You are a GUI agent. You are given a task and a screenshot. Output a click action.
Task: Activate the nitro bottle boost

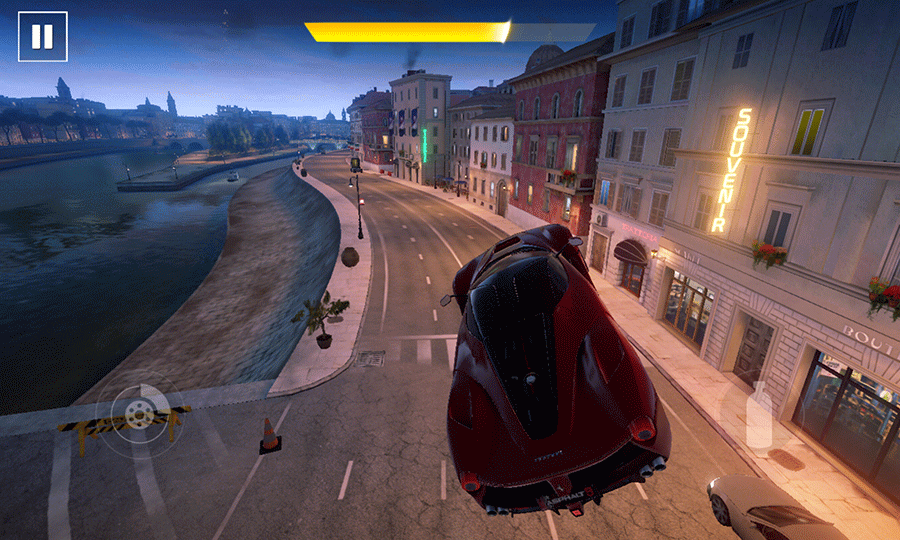[760, 414]
